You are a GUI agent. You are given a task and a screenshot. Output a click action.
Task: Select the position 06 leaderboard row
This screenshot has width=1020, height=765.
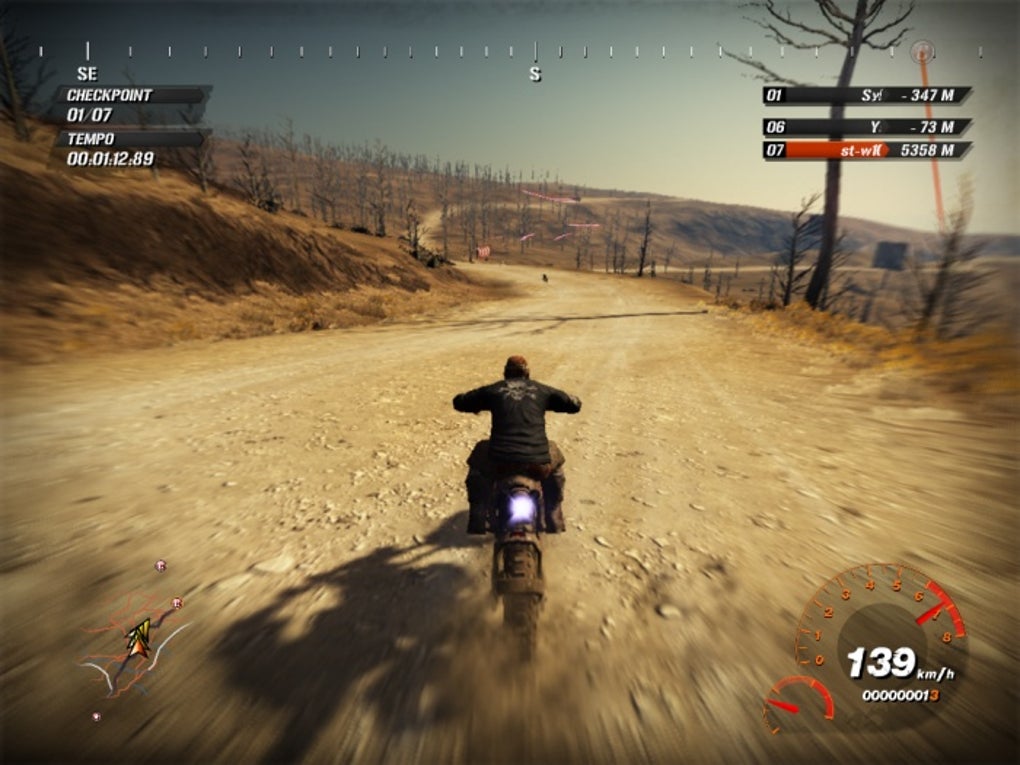pos(866,127)
